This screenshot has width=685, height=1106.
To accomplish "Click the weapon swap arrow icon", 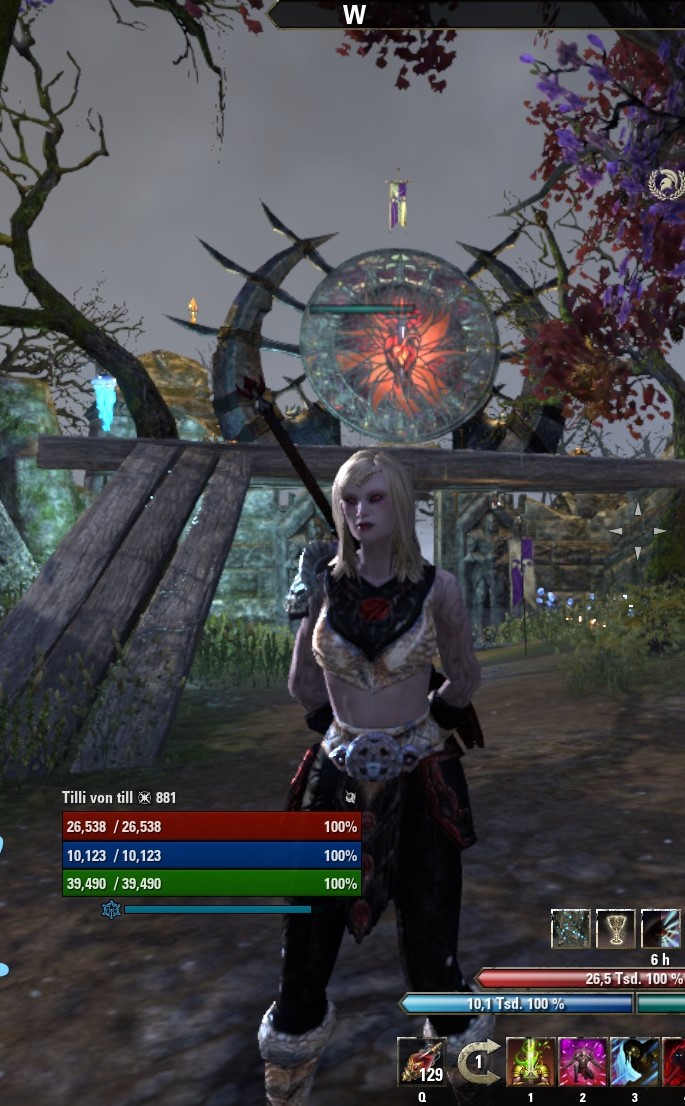I will click(x=477, y=1061).
